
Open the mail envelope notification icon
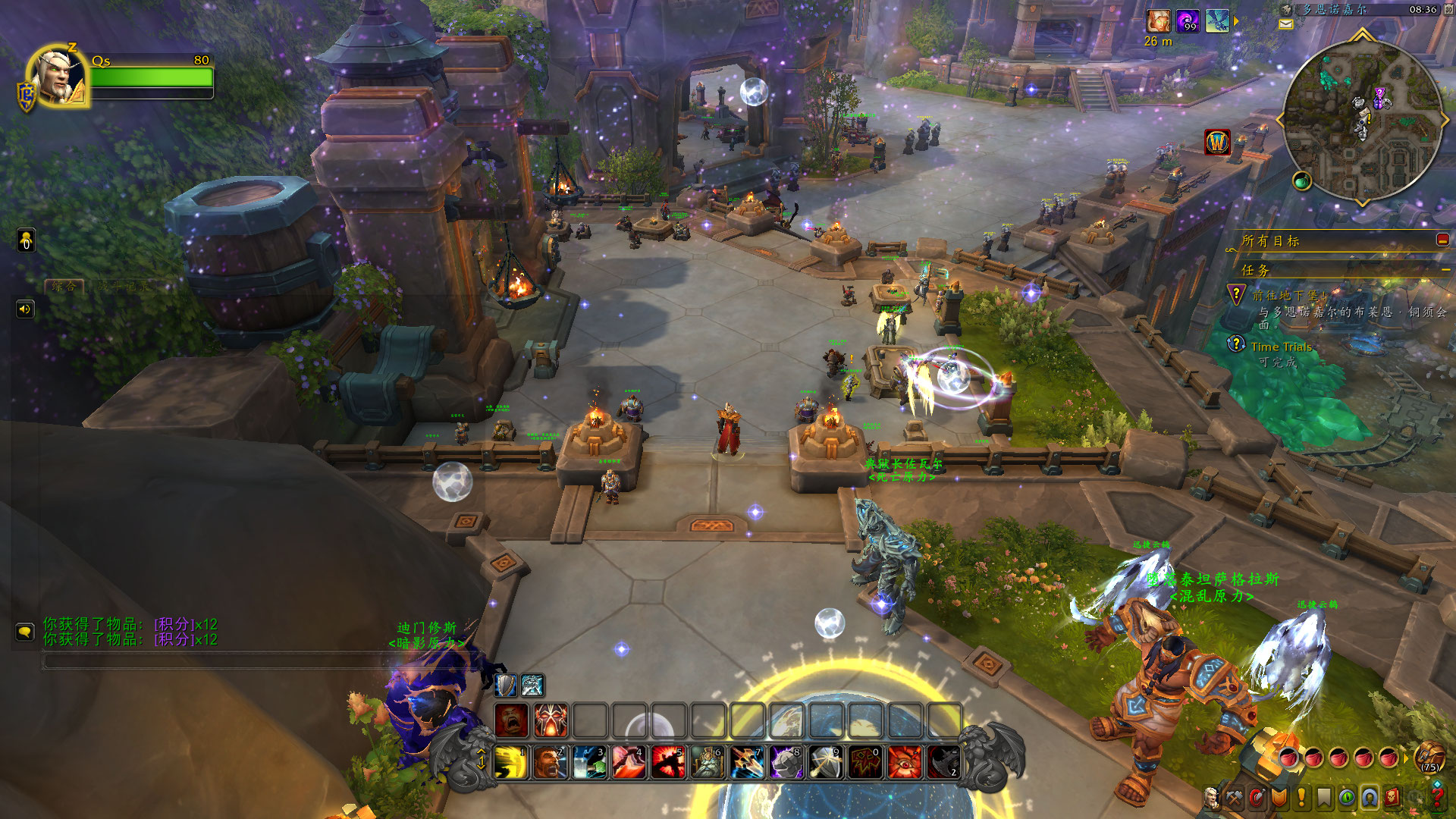pos(1286,24)
